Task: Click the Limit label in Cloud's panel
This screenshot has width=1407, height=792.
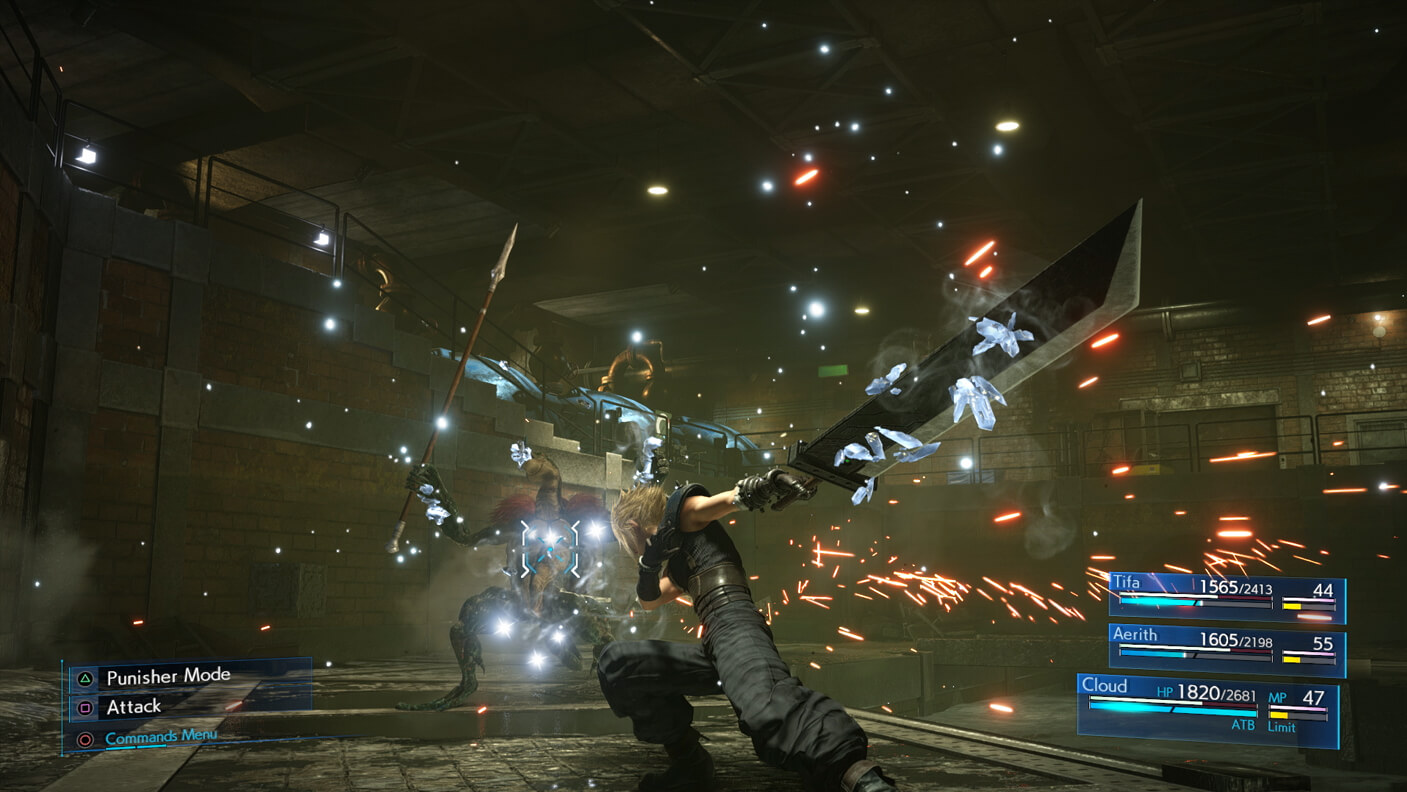Action: coord(1282,726)
